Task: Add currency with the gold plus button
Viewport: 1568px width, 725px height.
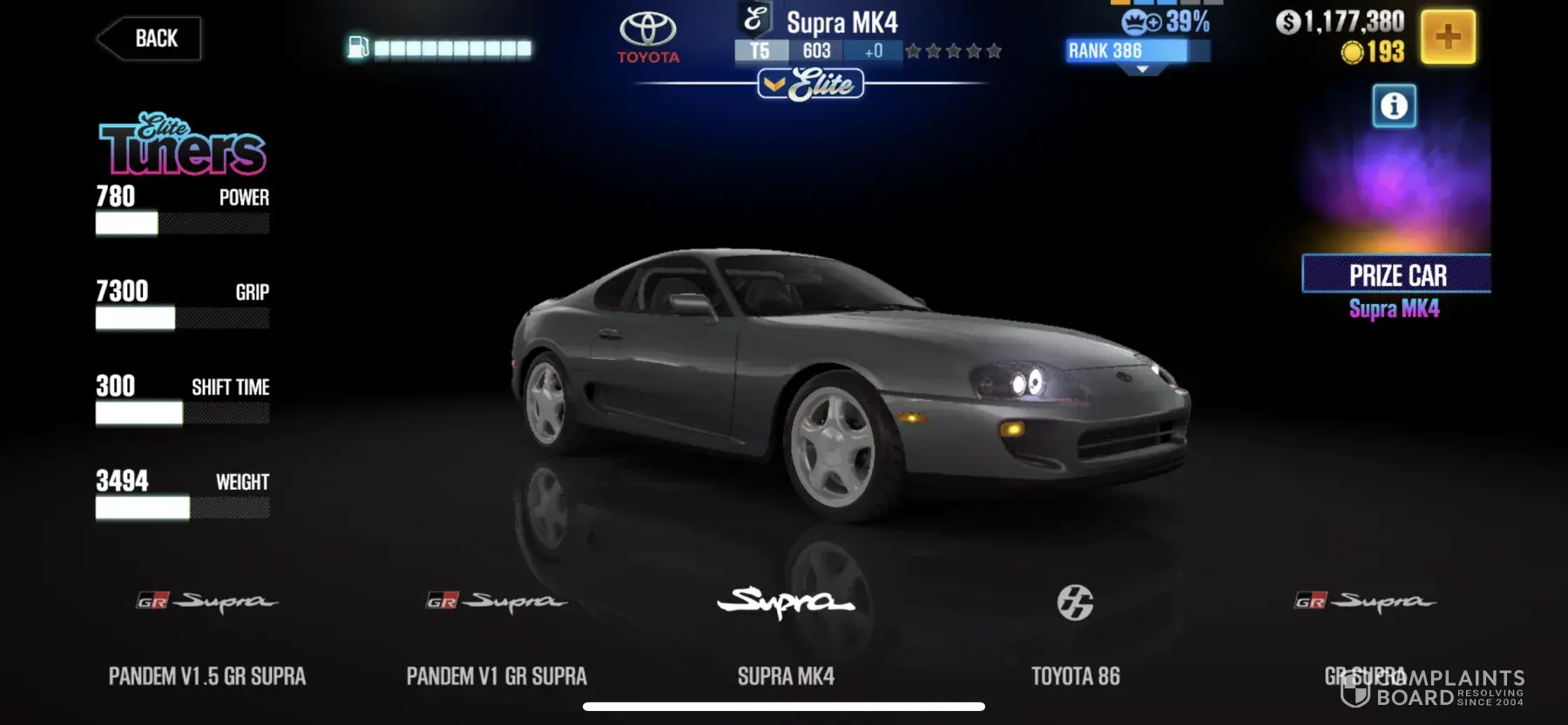Action: [1448, 37]
